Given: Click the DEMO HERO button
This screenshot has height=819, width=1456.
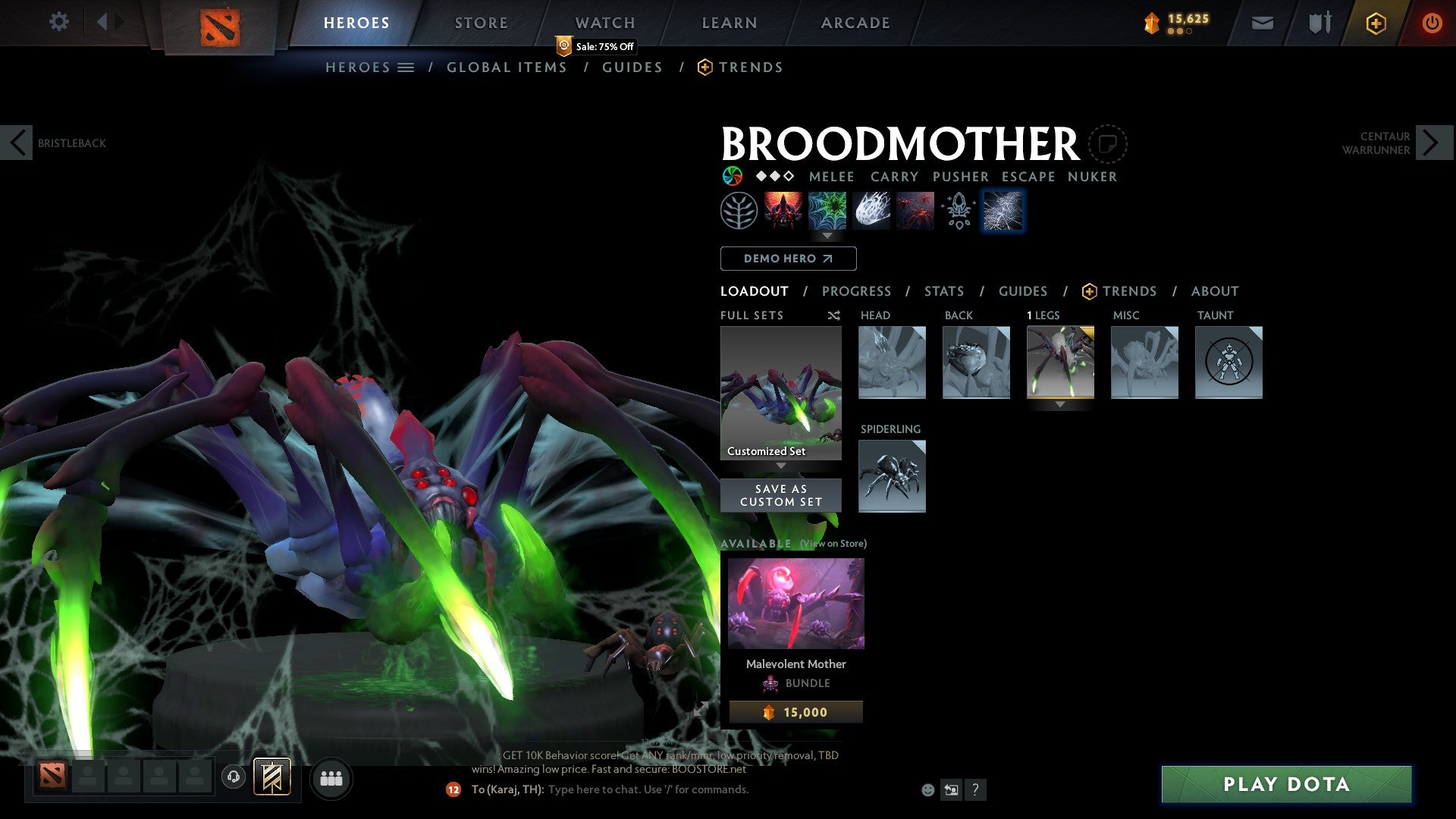Looking at the screenshot, I should (x=788, y=259).
